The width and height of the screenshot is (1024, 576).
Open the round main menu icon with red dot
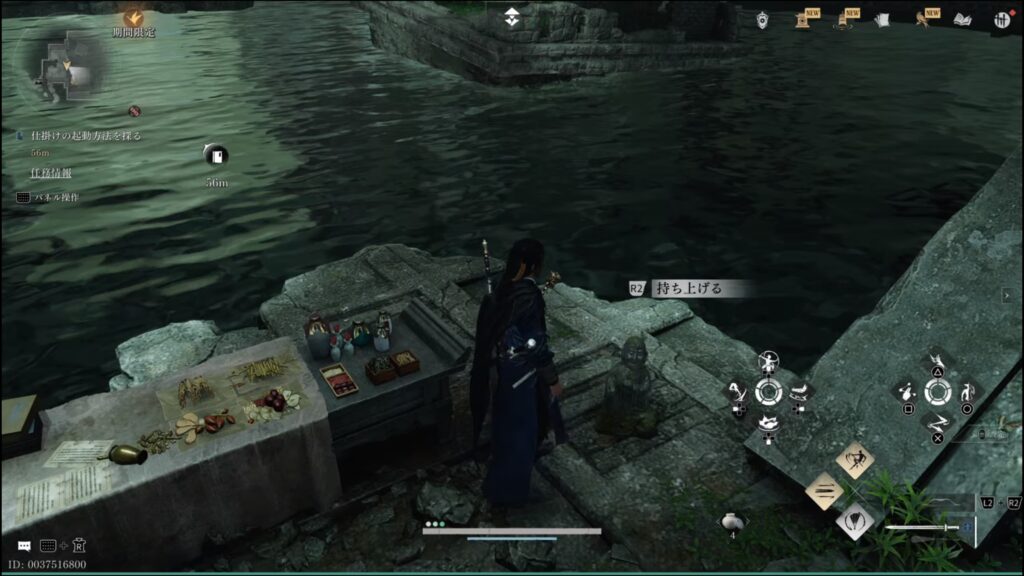click(1001, 19)
